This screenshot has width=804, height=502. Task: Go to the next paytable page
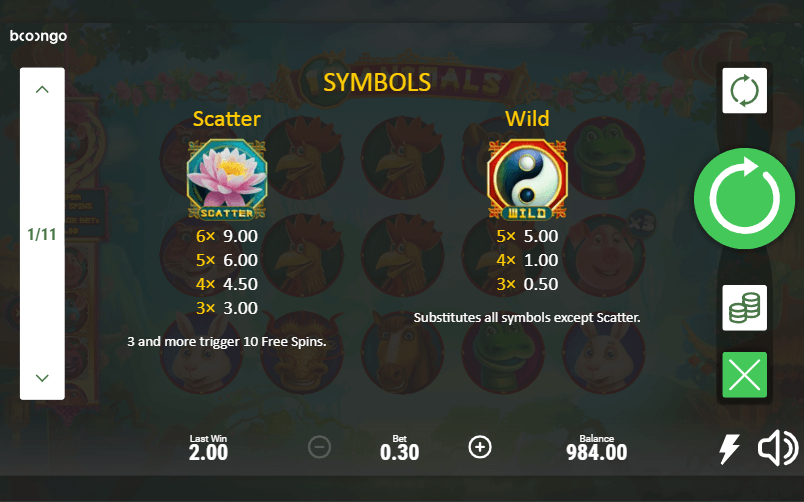(x=42, y=378)
